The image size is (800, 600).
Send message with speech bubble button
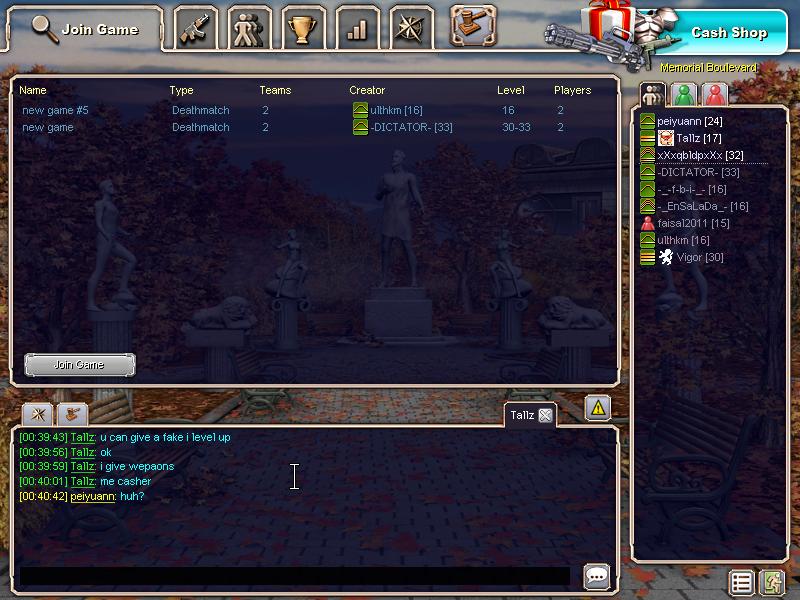597,577
